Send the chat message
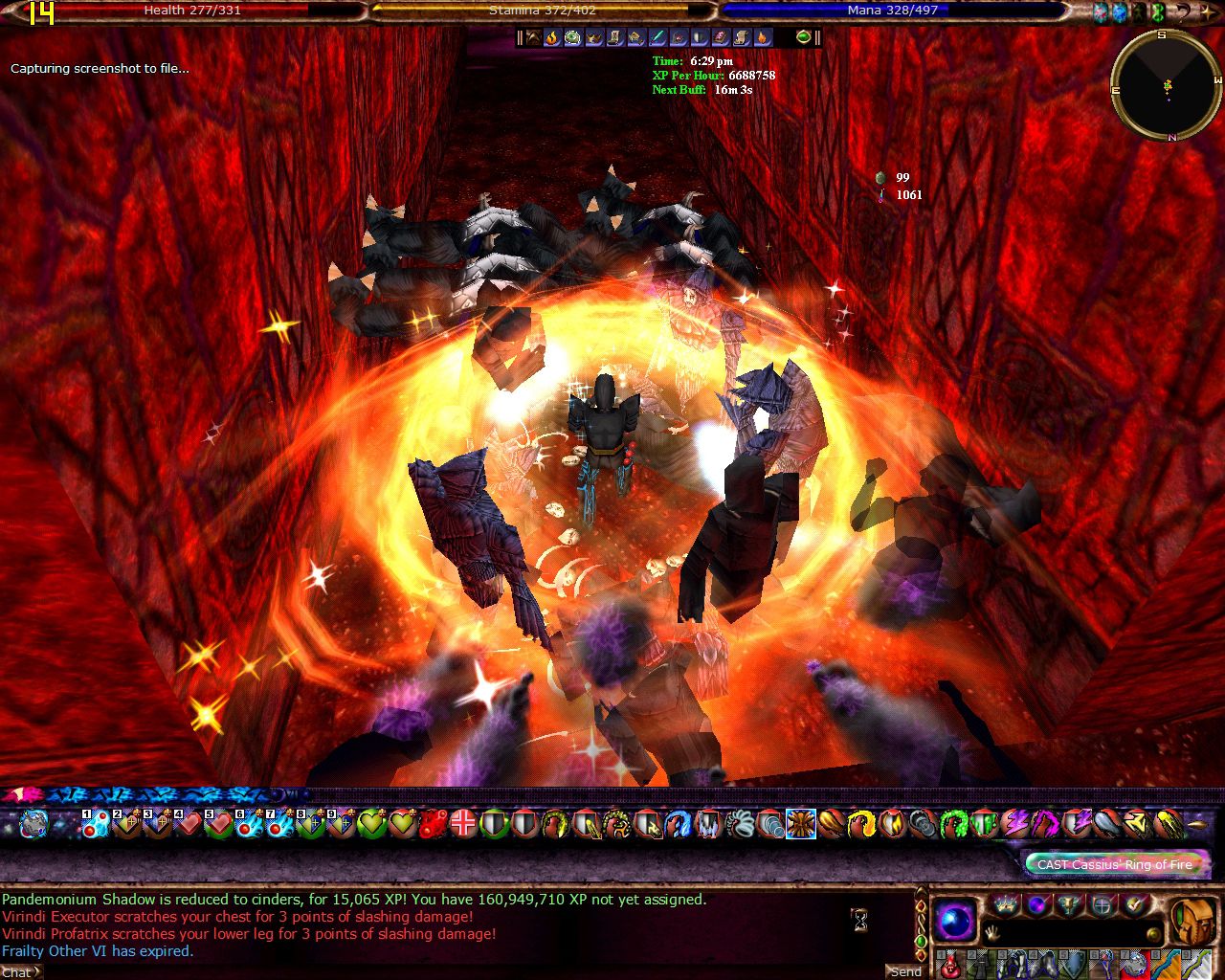Screen dimensions: 1225x980 point(904,971)
